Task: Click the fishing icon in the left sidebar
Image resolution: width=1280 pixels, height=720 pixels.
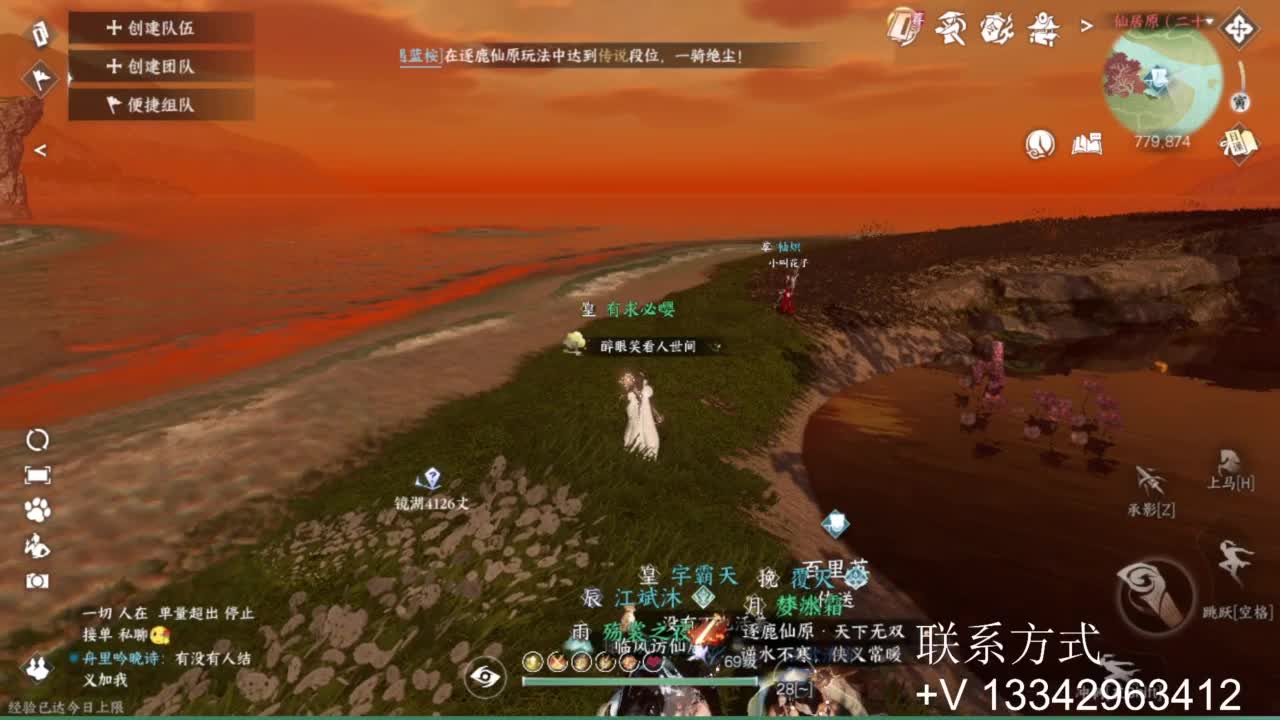Action: tap(37, 545)
